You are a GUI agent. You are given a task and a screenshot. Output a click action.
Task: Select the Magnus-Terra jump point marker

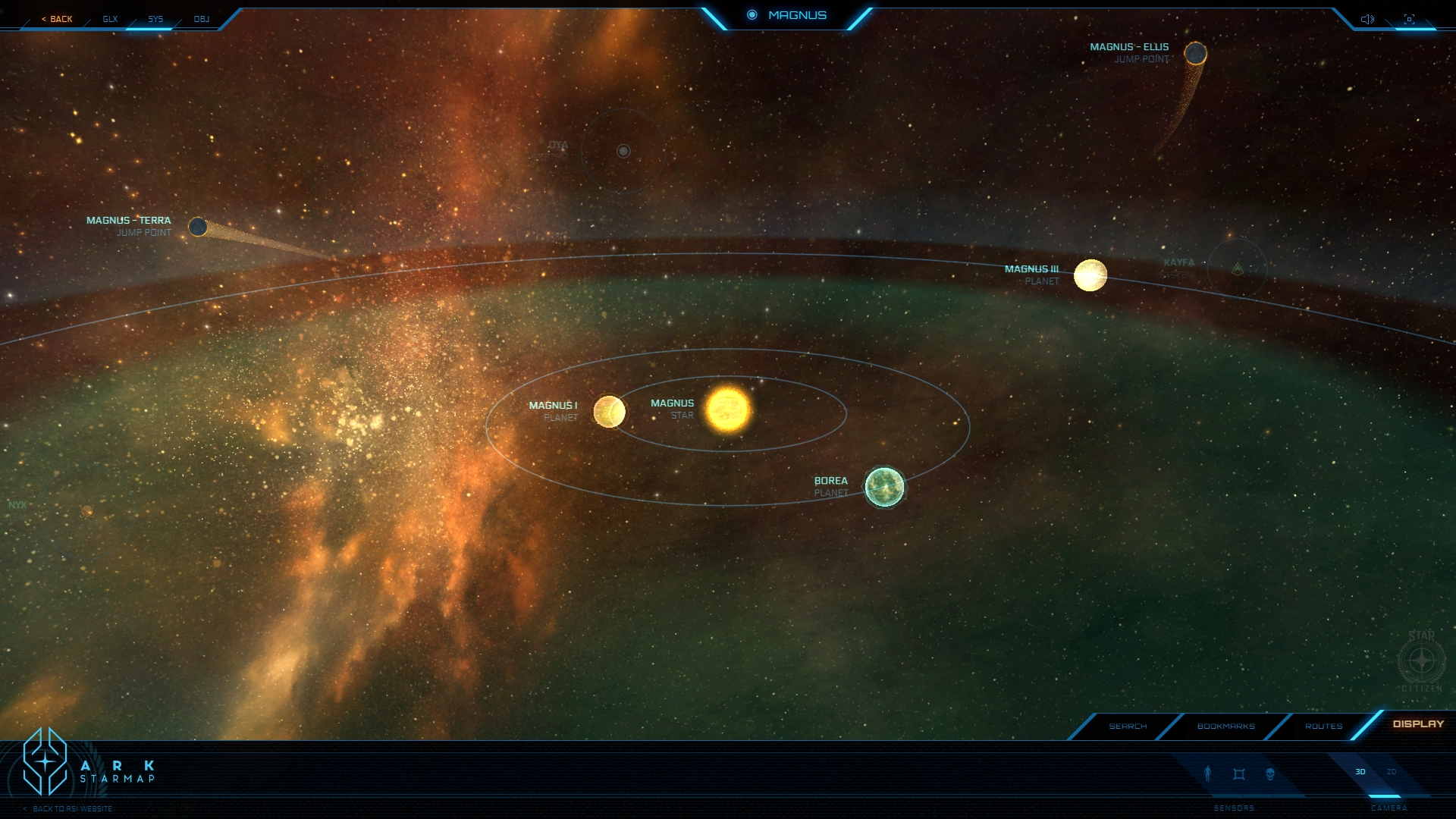tap(198, 227)
